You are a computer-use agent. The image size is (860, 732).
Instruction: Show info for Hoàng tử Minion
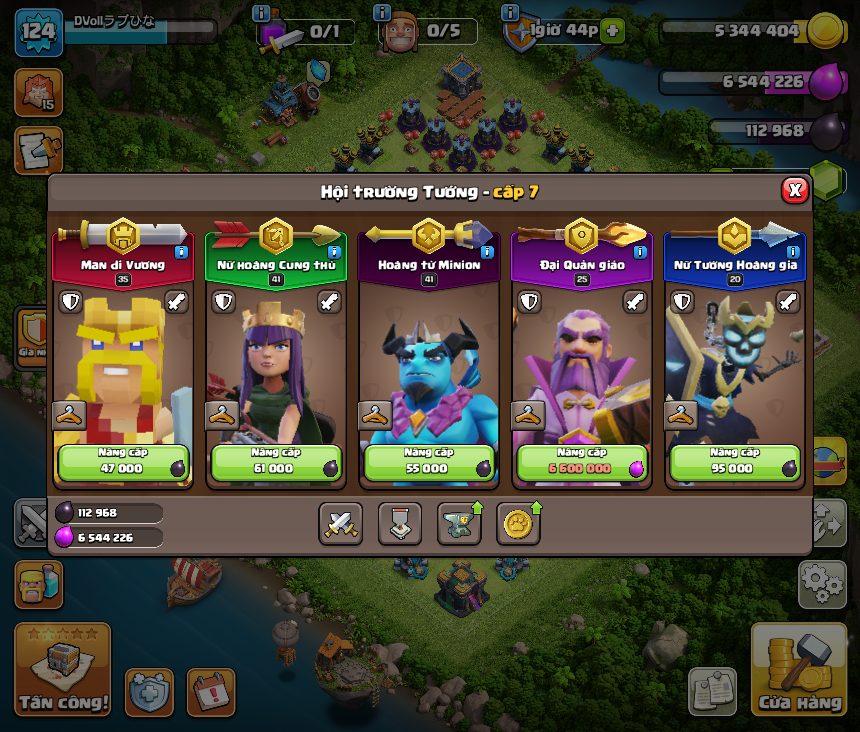(x=487, y=252)
